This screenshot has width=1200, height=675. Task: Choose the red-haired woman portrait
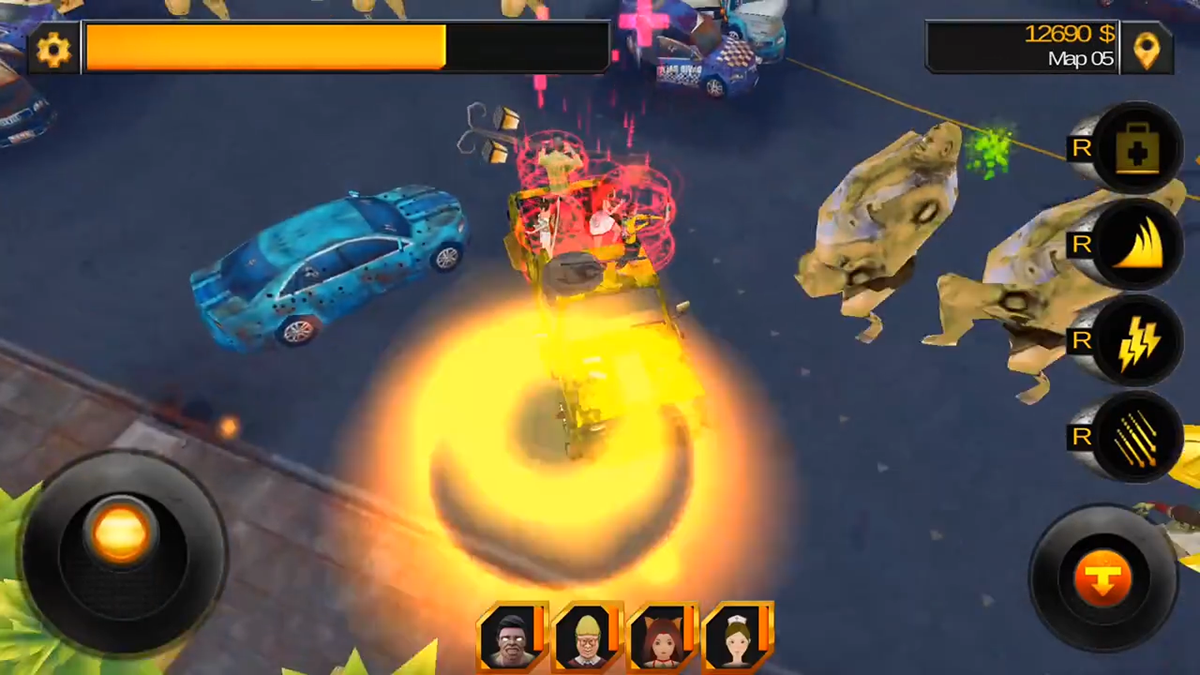[660, 636]
